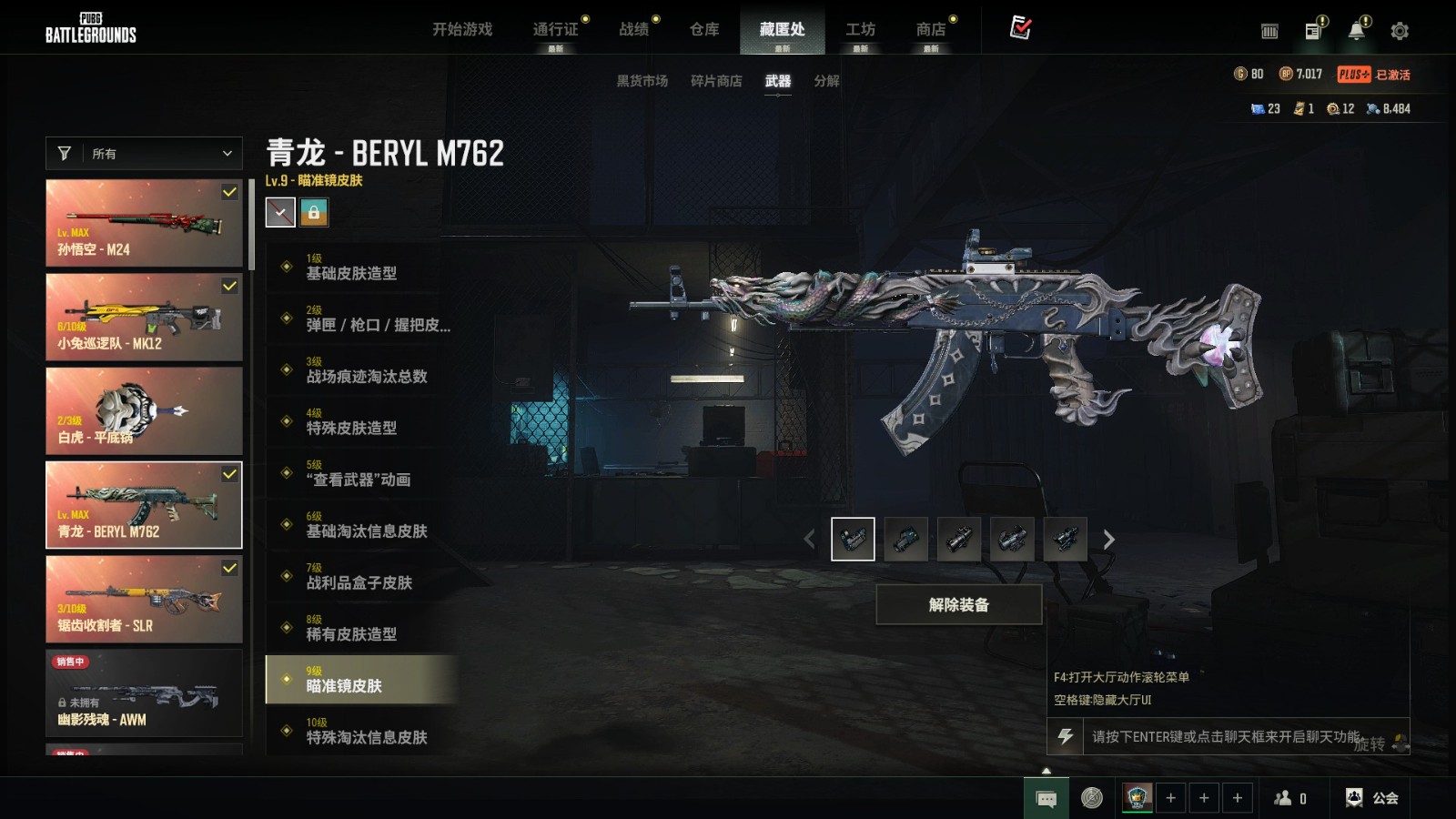This screenshot has width=1456, height=819.
Task: Choose level 10 特殊淘汰信息皮肤 row
Action: click(x=360, y=731)
